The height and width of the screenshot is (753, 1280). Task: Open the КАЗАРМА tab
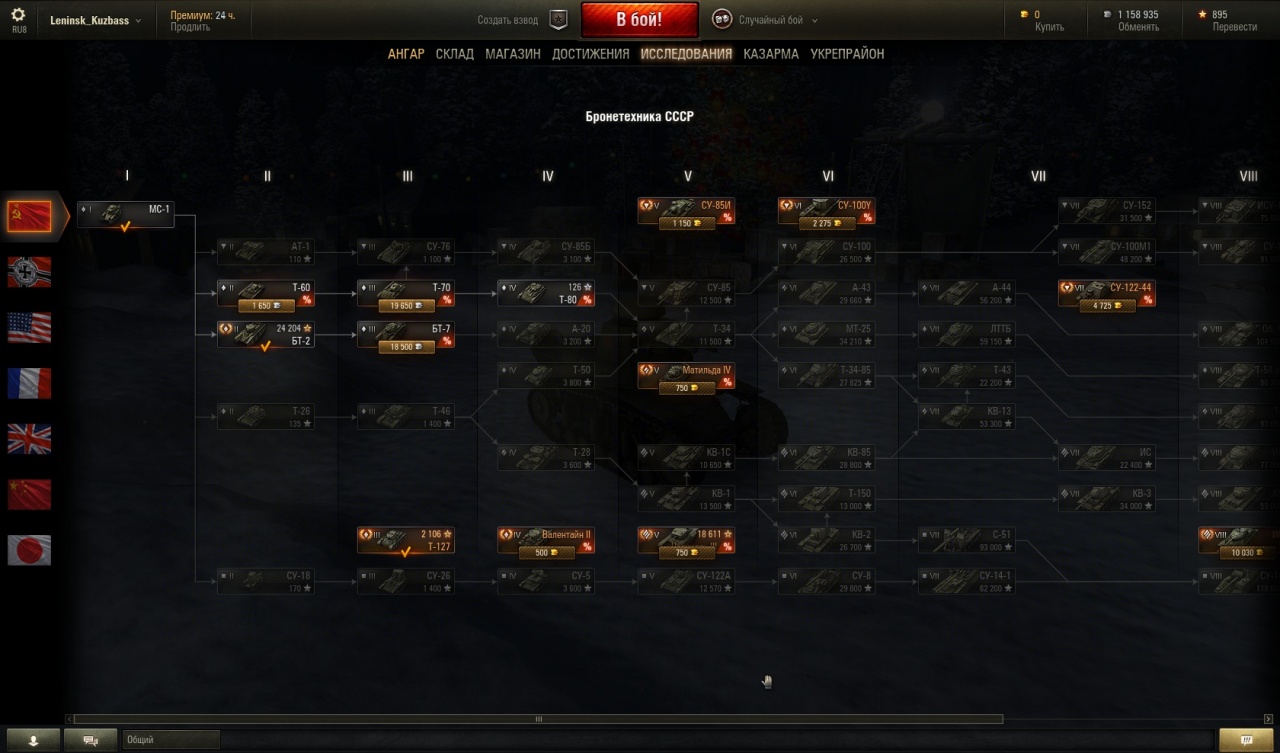tap(771, 54)
